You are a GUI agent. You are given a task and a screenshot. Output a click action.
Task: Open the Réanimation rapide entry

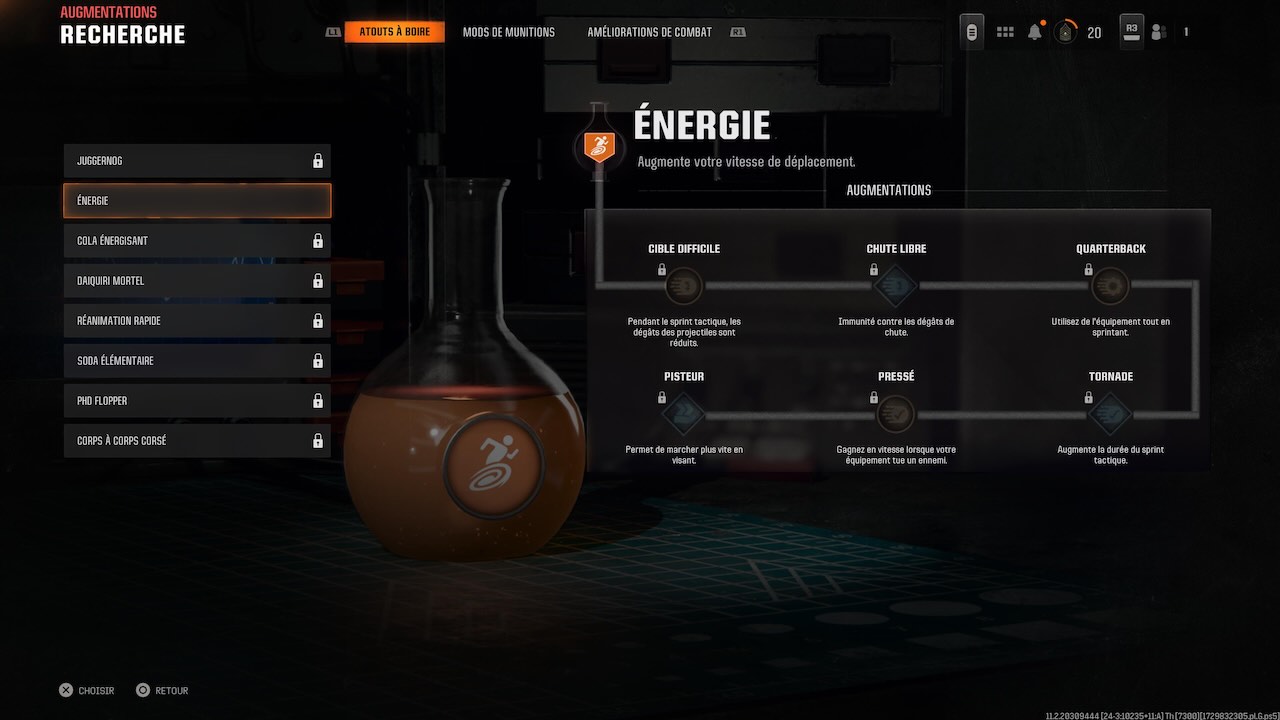(197, 321)
